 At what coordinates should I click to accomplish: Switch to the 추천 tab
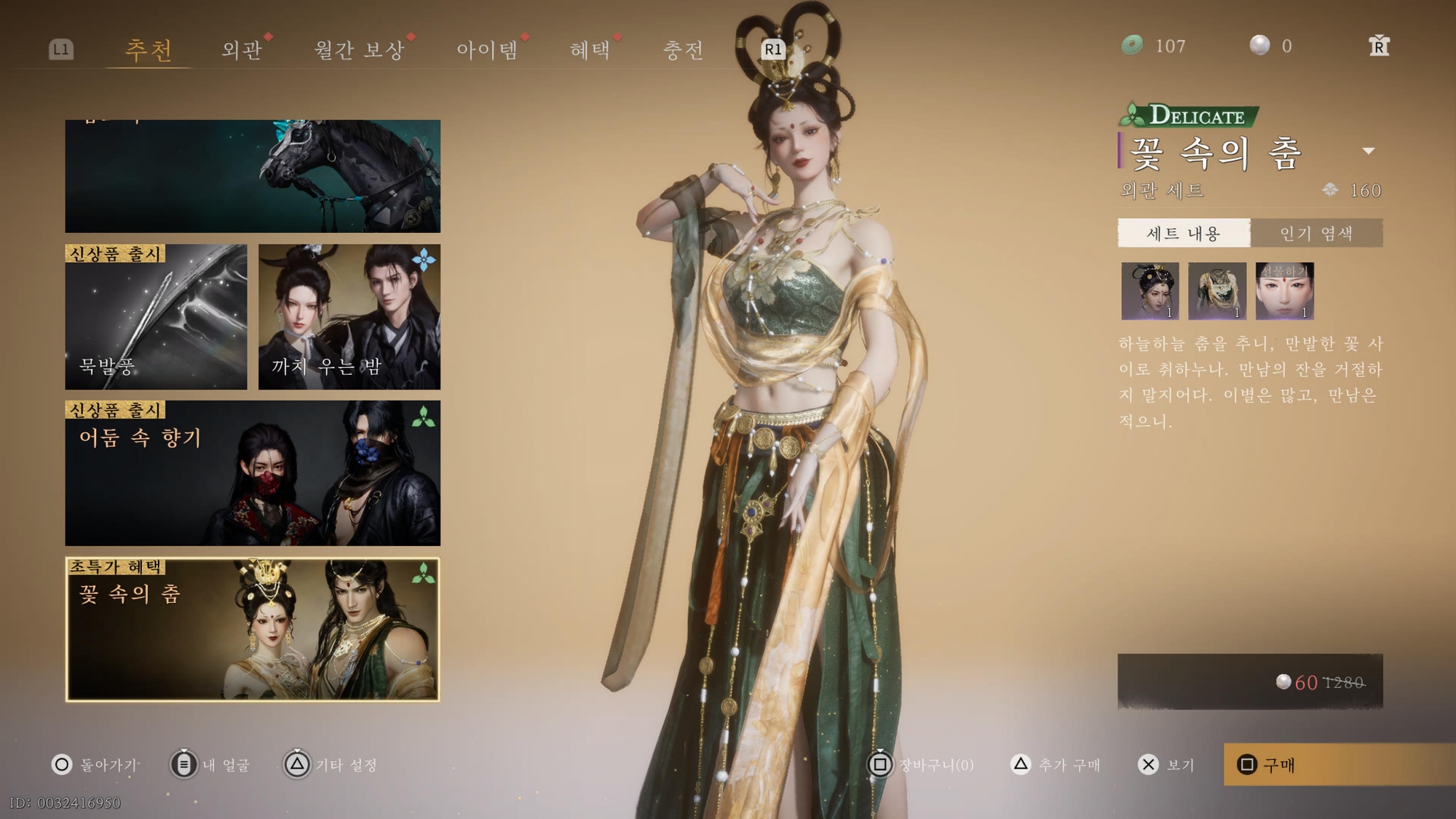[149, 50]
